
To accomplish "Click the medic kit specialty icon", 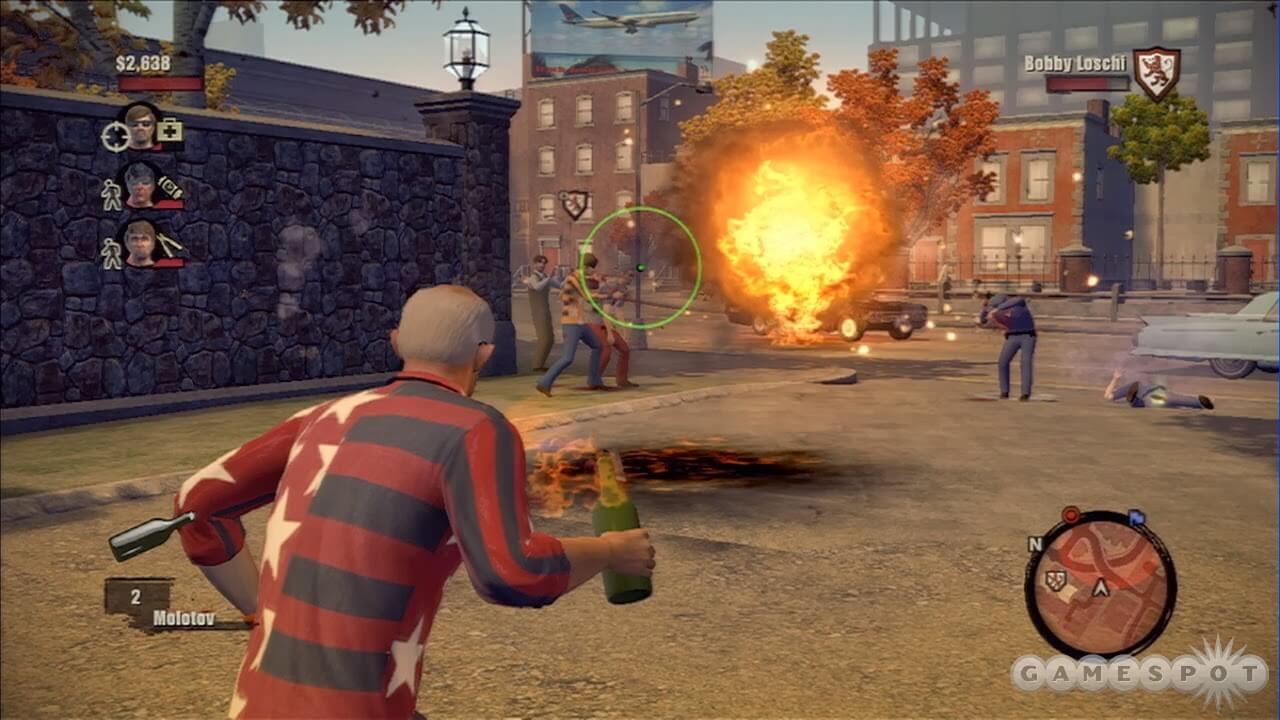I will tap(169, 130).
